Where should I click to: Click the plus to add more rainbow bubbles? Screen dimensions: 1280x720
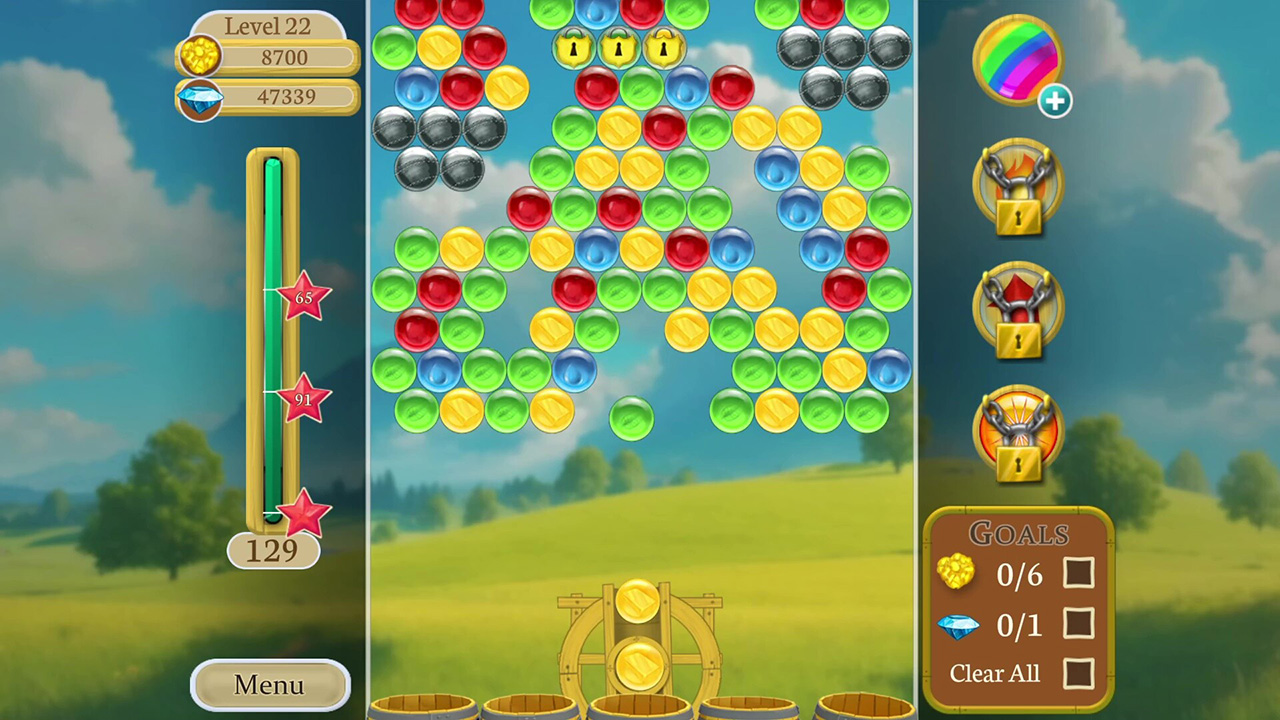click(x=1056, y=101)
